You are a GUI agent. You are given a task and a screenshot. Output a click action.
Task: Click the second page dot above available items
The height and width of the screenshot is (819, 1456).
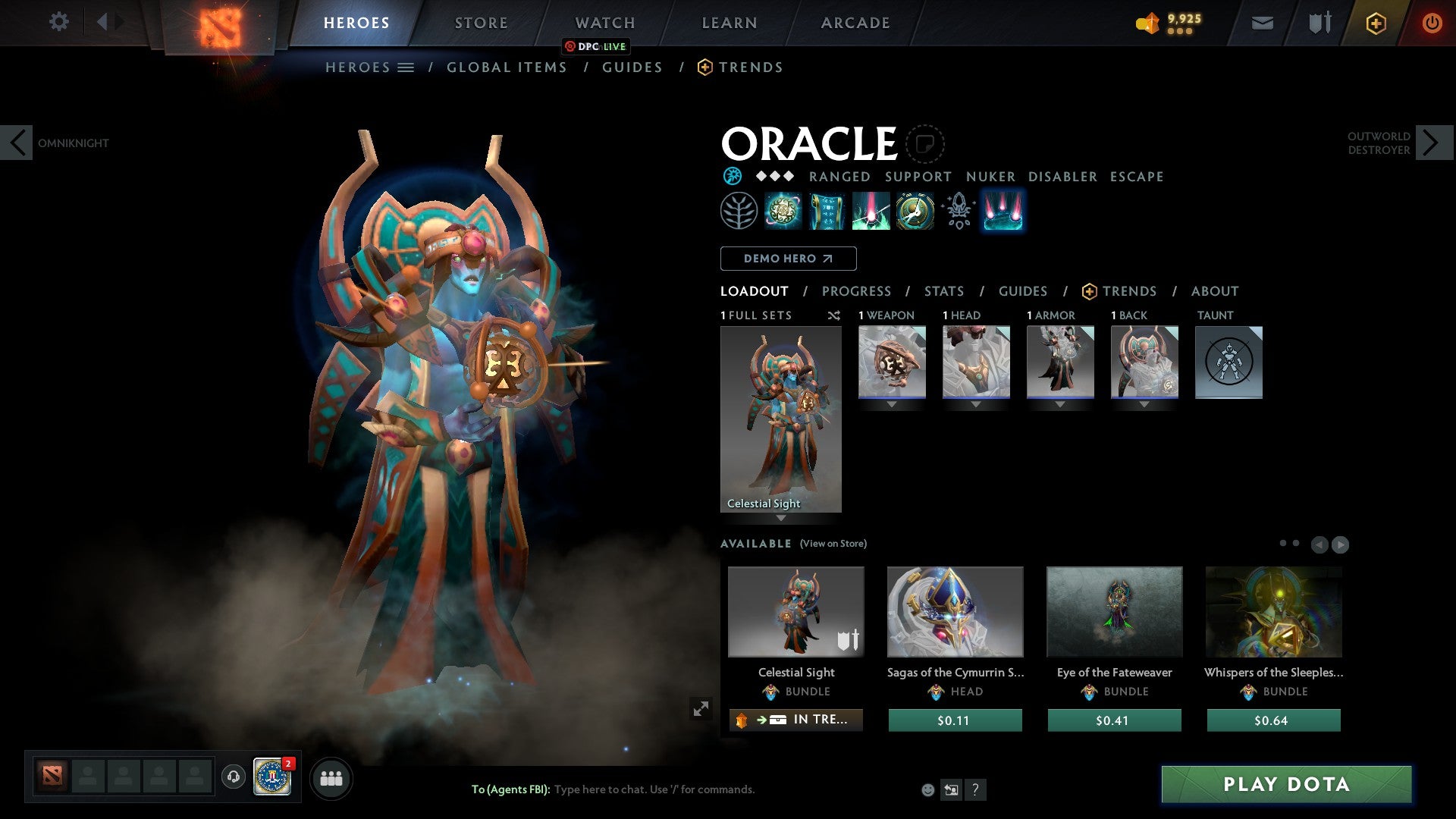click(1295, 541)
